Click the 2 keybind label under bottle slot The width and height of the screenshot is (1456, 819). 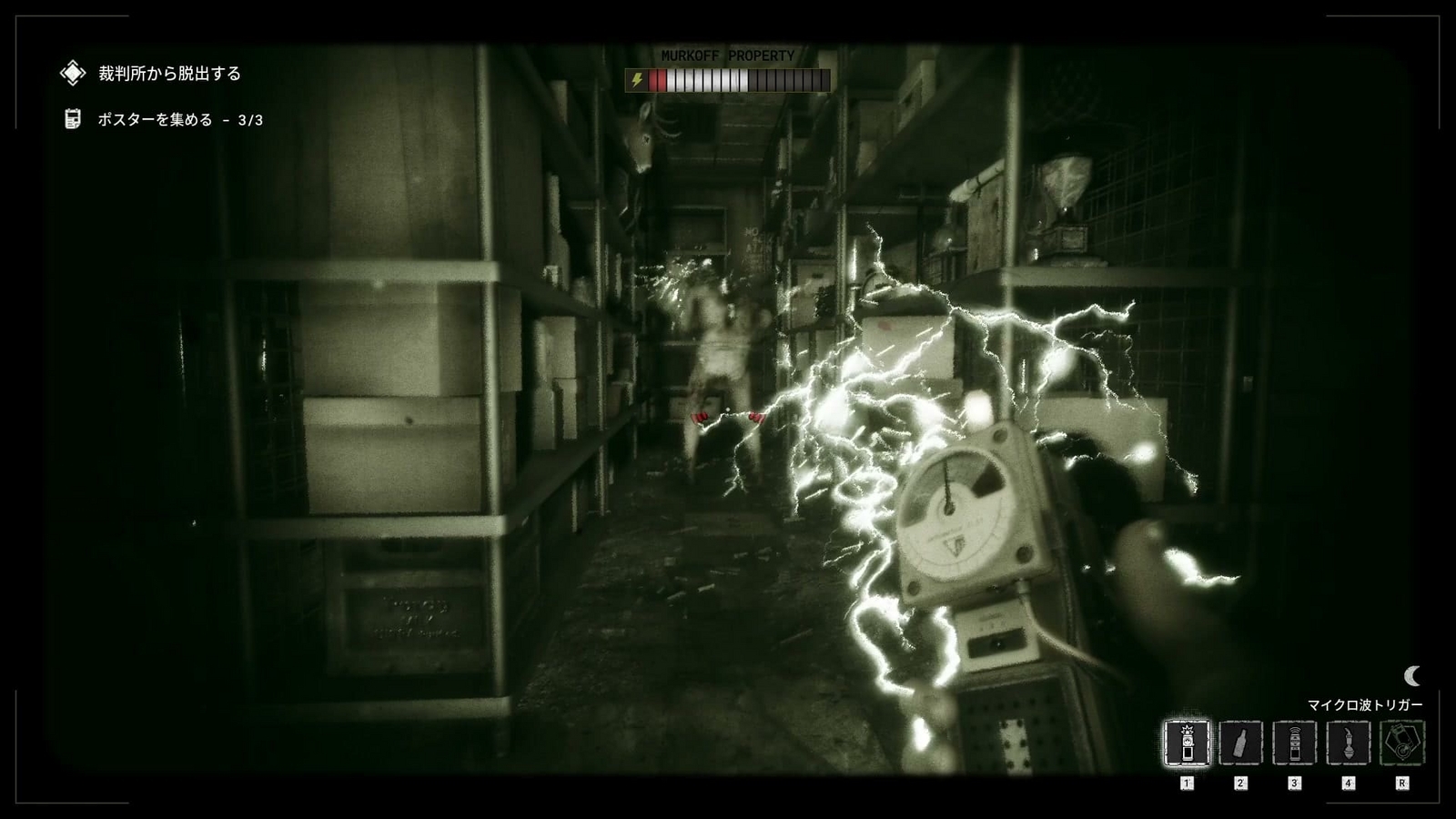click(x=1240, y=781)
